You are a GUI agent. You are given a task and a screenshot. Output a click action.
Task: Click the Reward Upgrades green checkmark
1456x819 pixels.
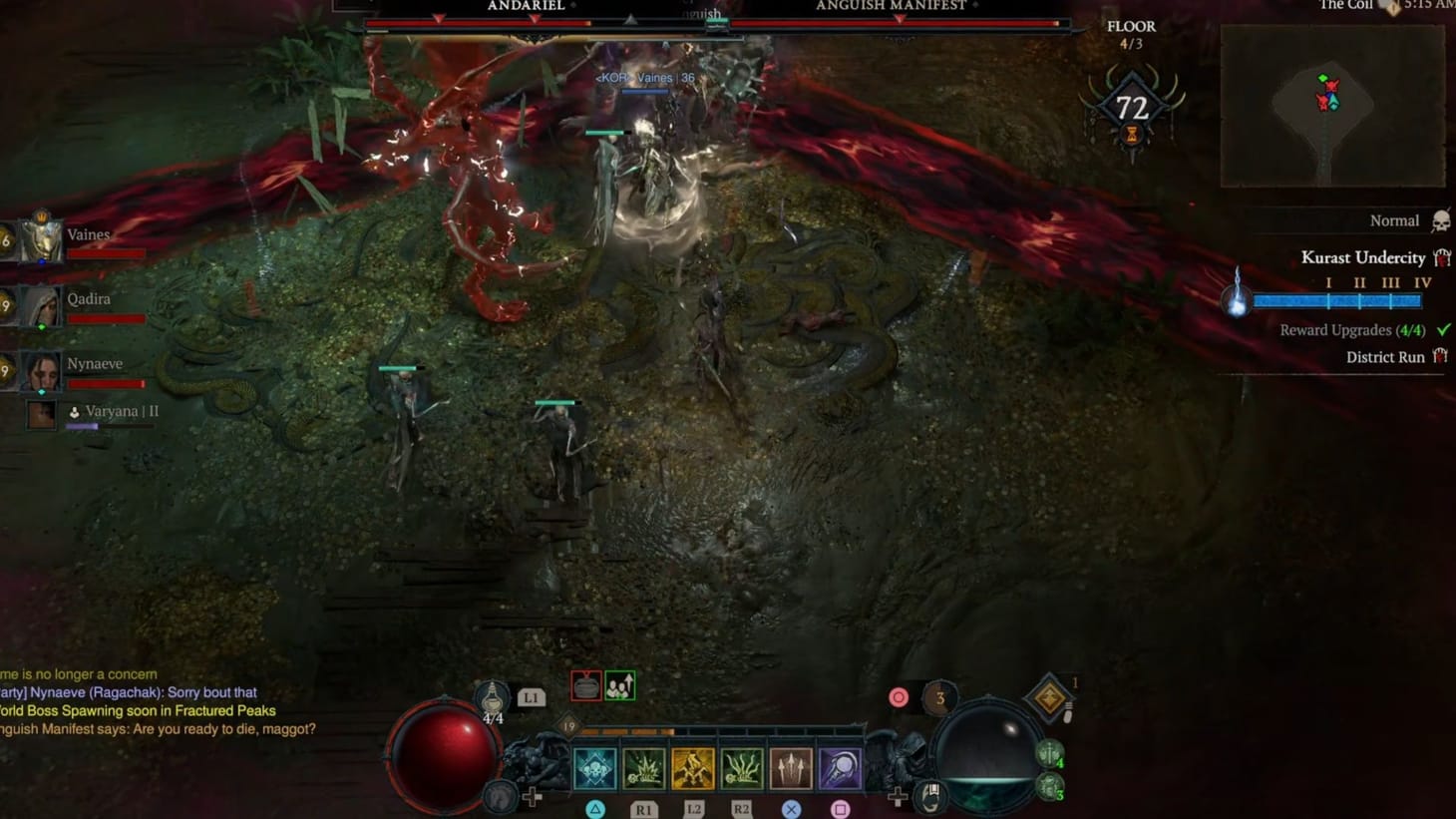point(1443,329)
